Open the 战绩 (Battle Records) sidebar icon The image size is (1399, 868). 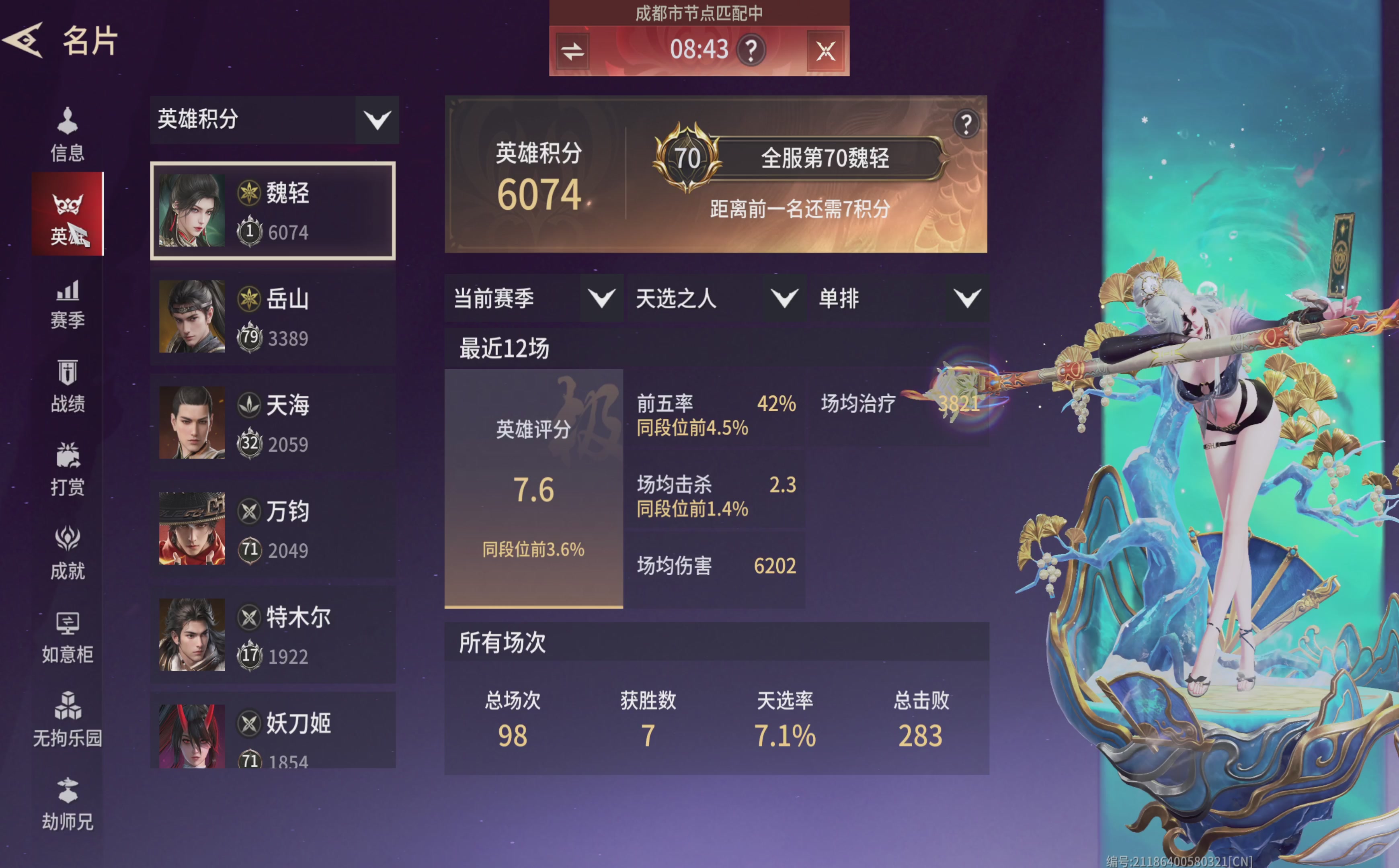(x=67, y=386)
